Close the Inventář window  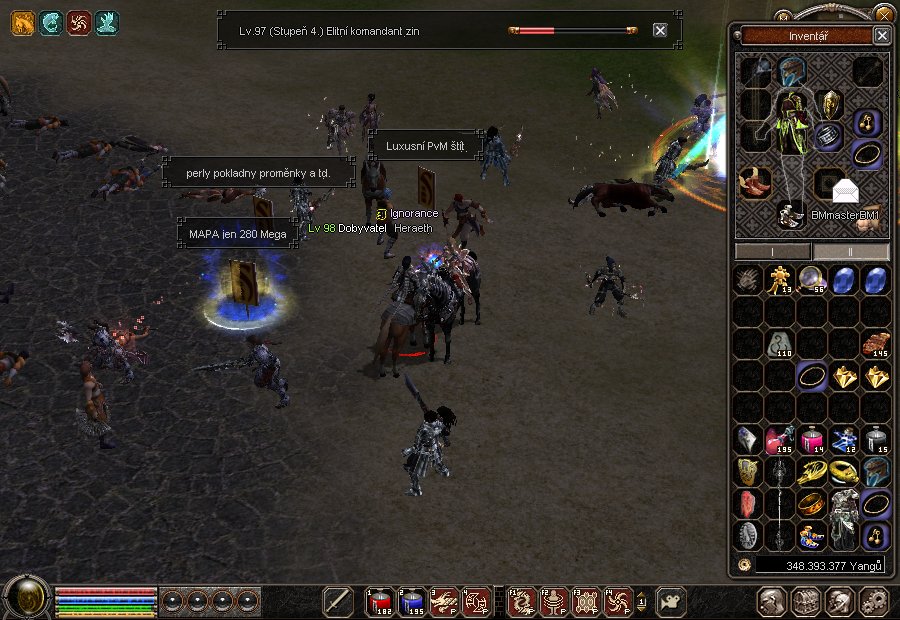click(881, 35)
